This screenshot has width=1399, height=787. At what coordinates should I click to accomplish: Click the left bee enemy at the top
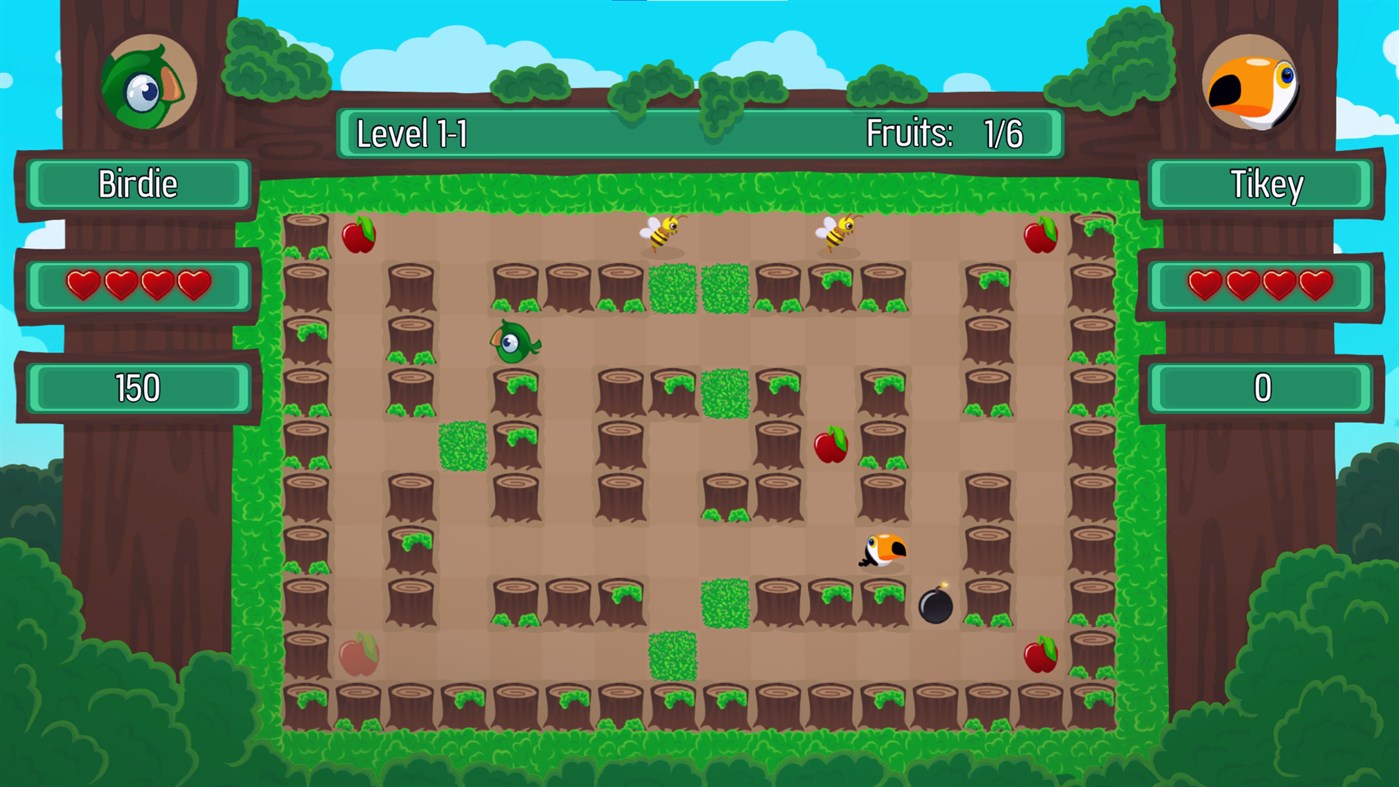pyautogui.click(x=662, y=232)
